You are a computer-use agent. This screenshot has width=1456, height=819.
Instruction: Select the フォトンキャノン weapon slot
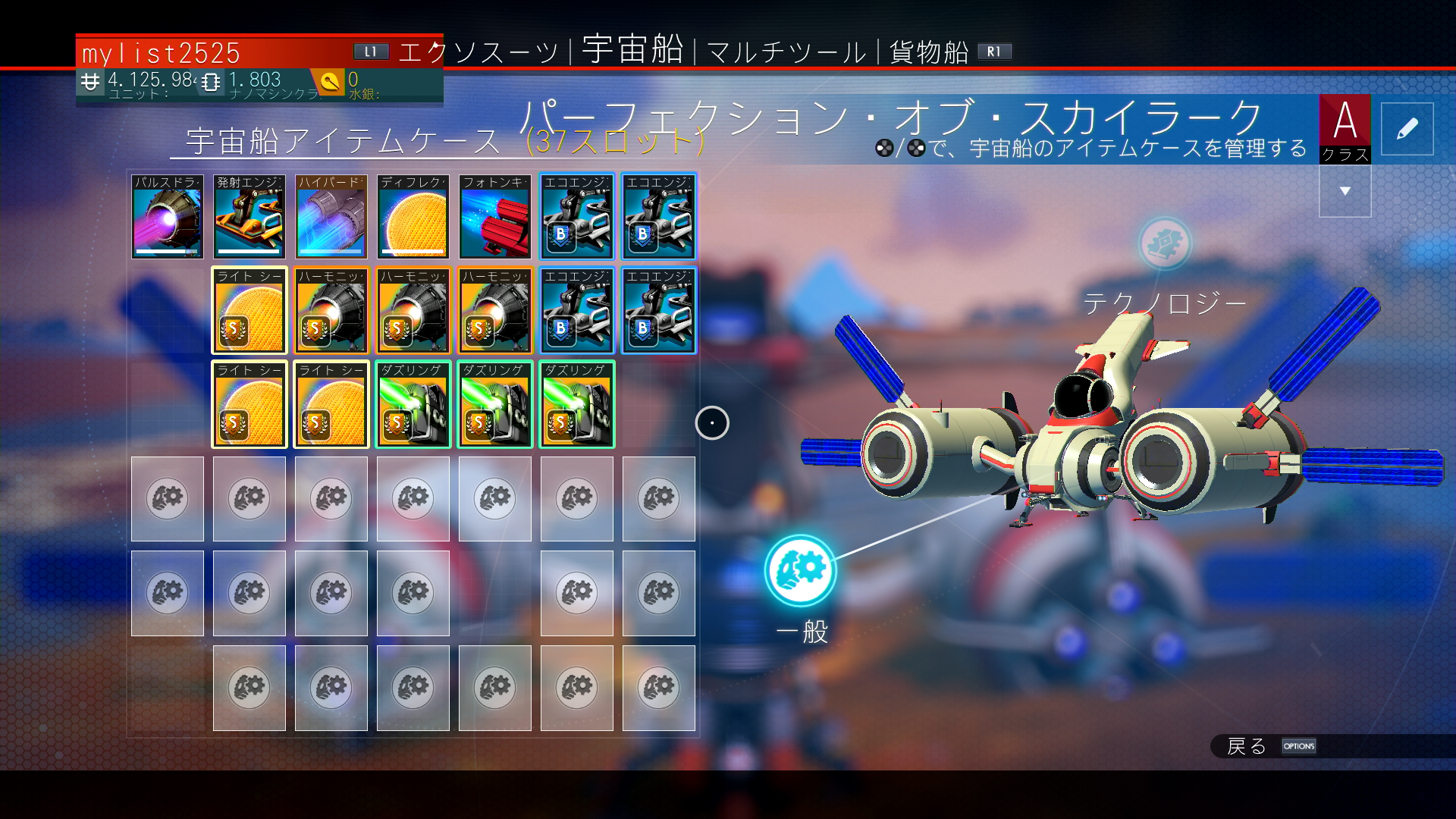[x=495, y=217]
